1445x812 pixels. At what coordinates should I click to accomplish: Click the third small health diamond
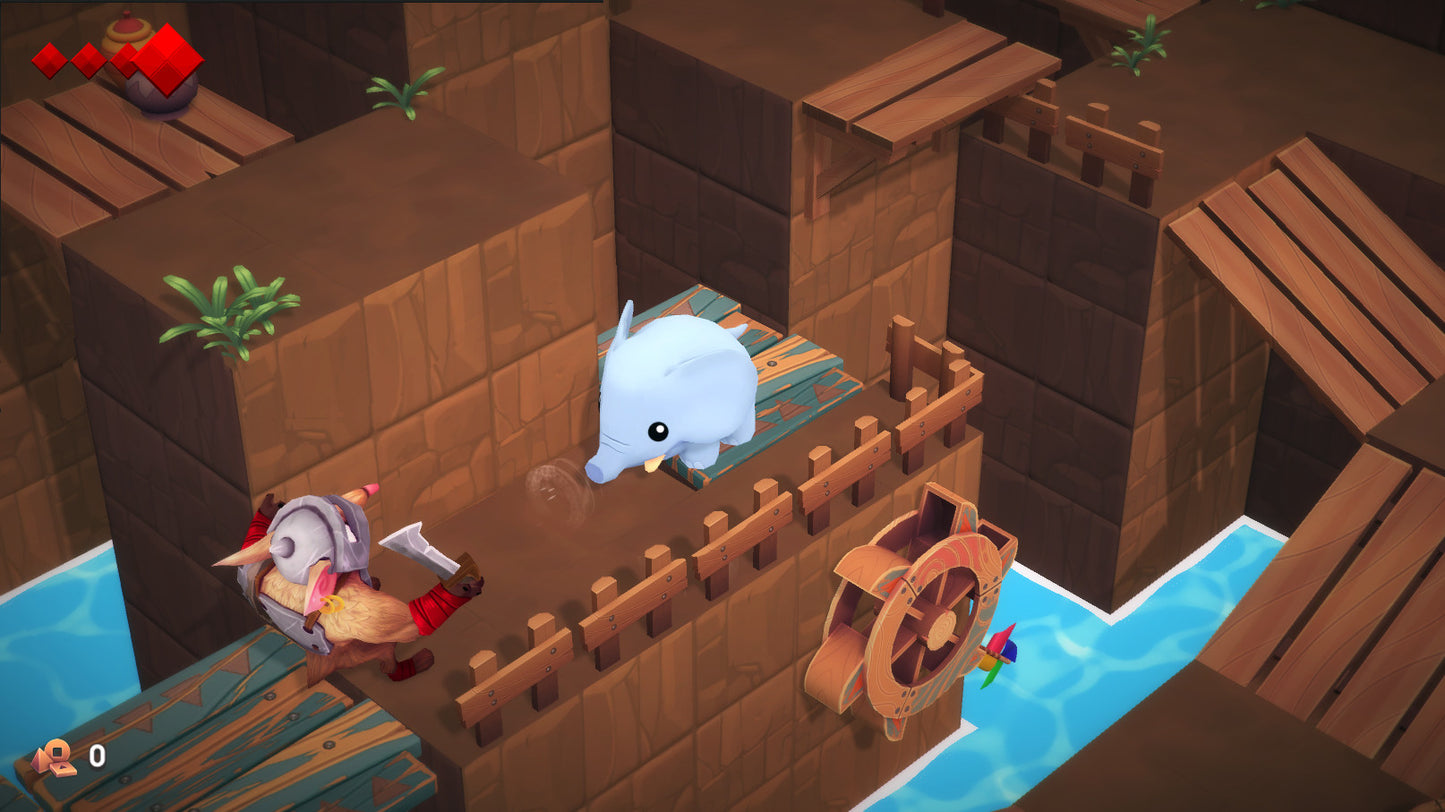click(129, 60)
